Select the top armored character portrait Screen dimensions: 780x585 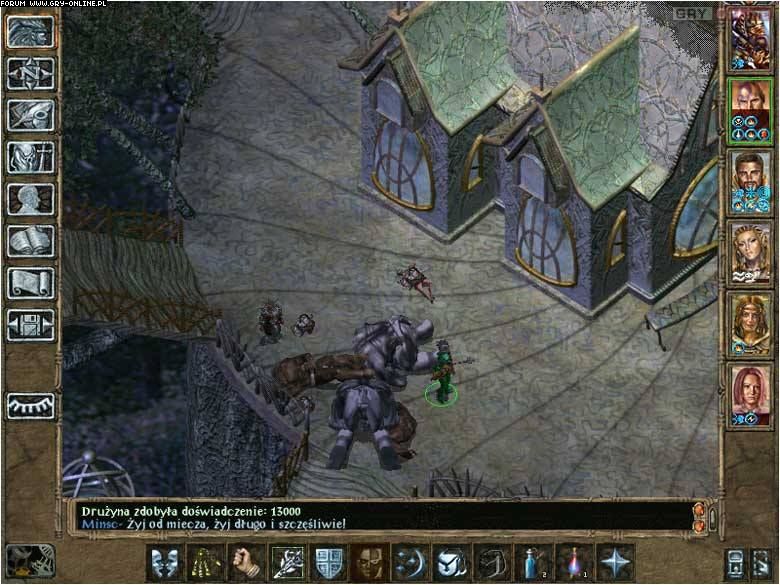click(x=749, y=35)
